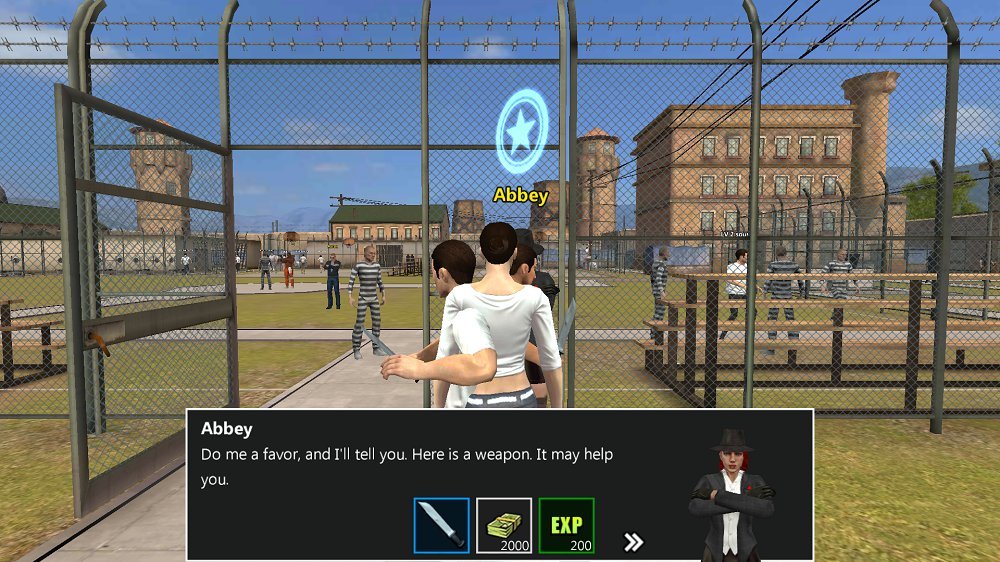Screen dimensions: 1000x562
Task: Choose the 200 EXP reward icon
Action: click(566, 525)
